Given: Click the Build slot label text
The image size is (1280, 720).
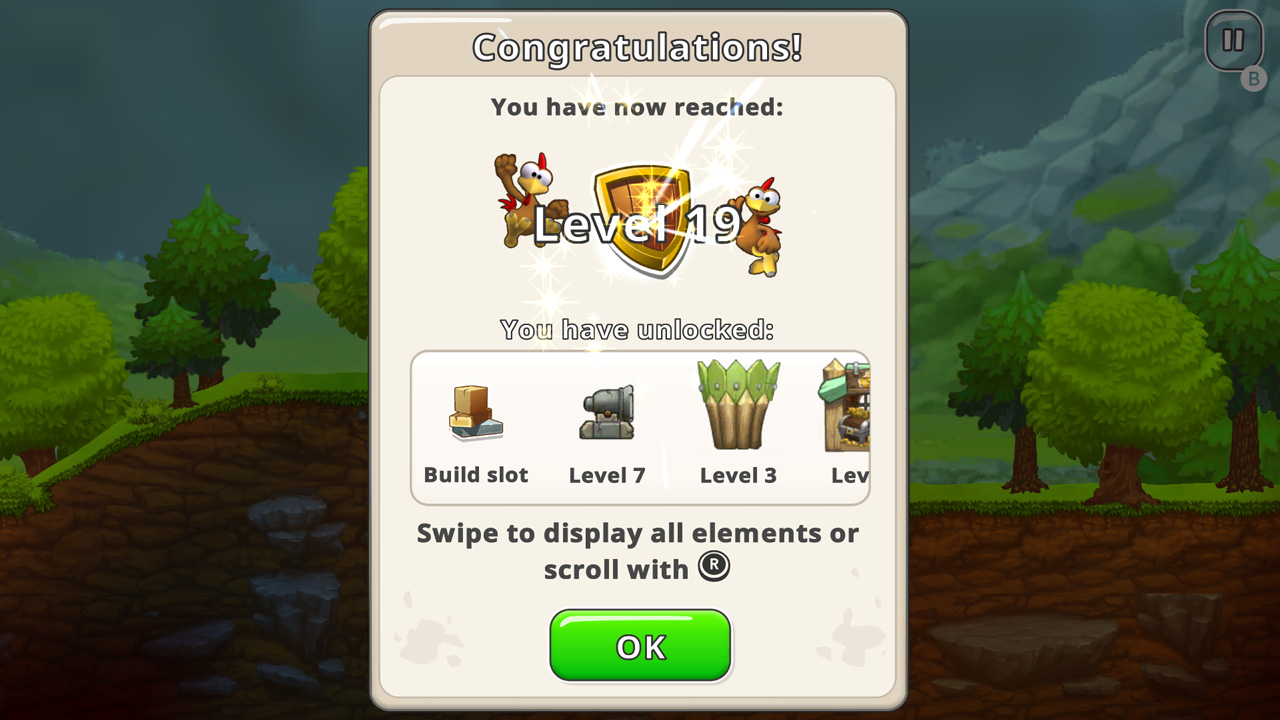Looking at the screenshot, I should click(476, 475).
